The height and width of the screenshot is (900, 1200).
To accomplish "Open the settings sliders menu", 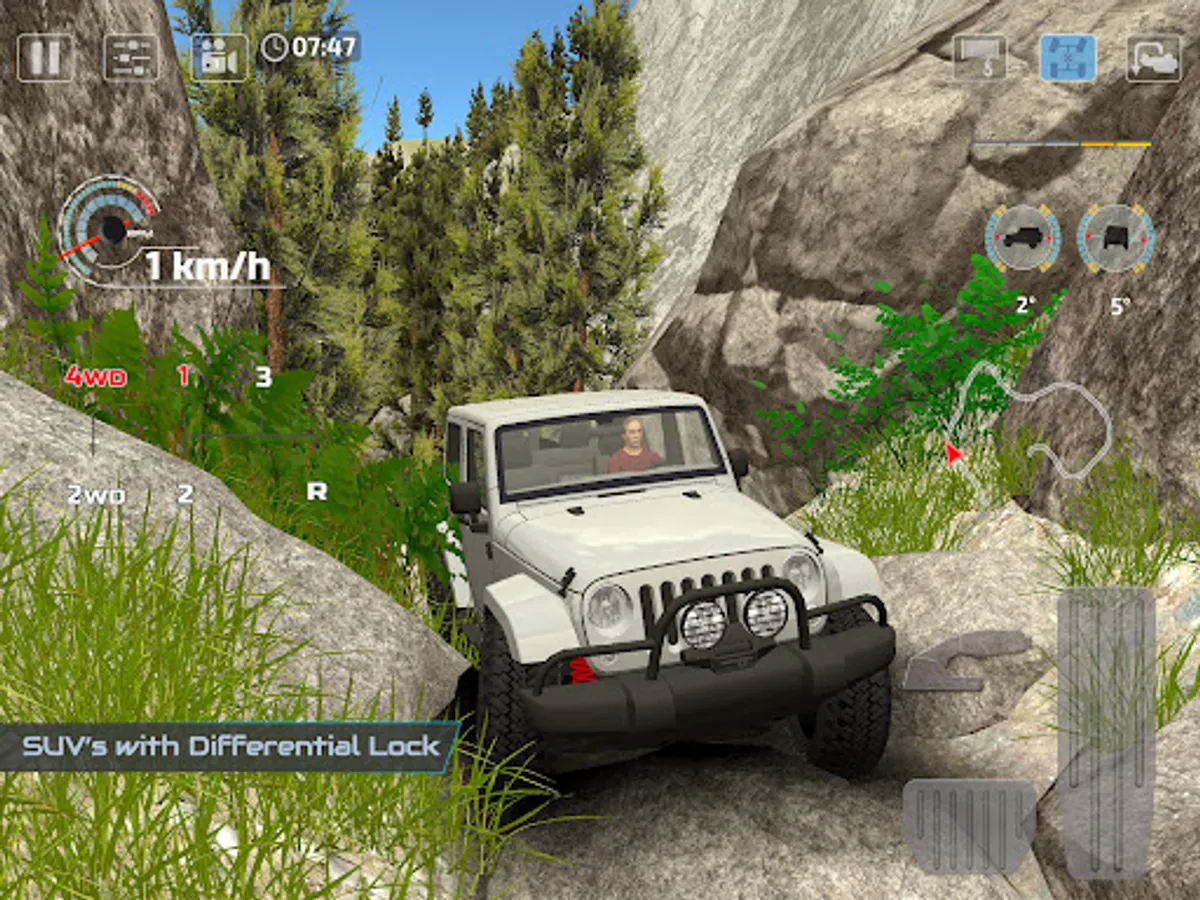I will [x=131, y=57].
